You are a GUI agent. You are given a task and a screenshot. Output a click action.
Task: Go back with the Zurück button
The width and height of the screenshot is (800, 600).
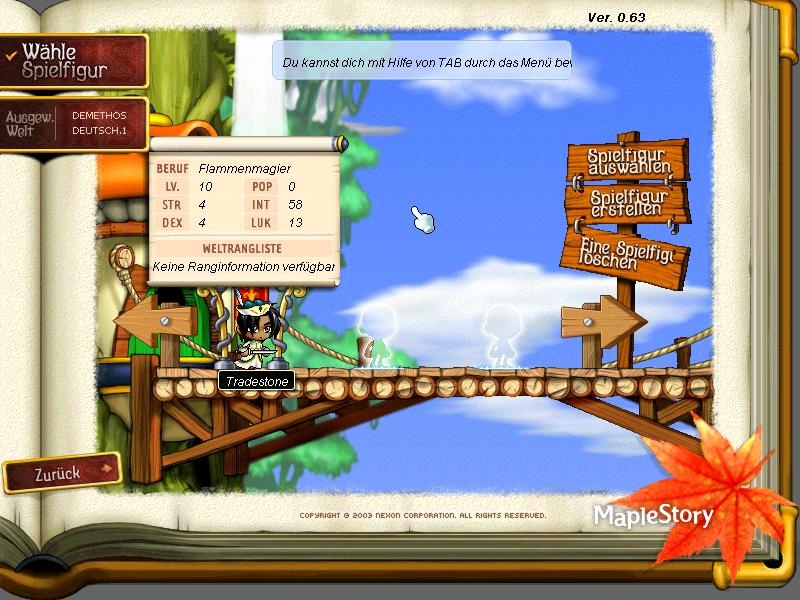click(x=62, y=473)
